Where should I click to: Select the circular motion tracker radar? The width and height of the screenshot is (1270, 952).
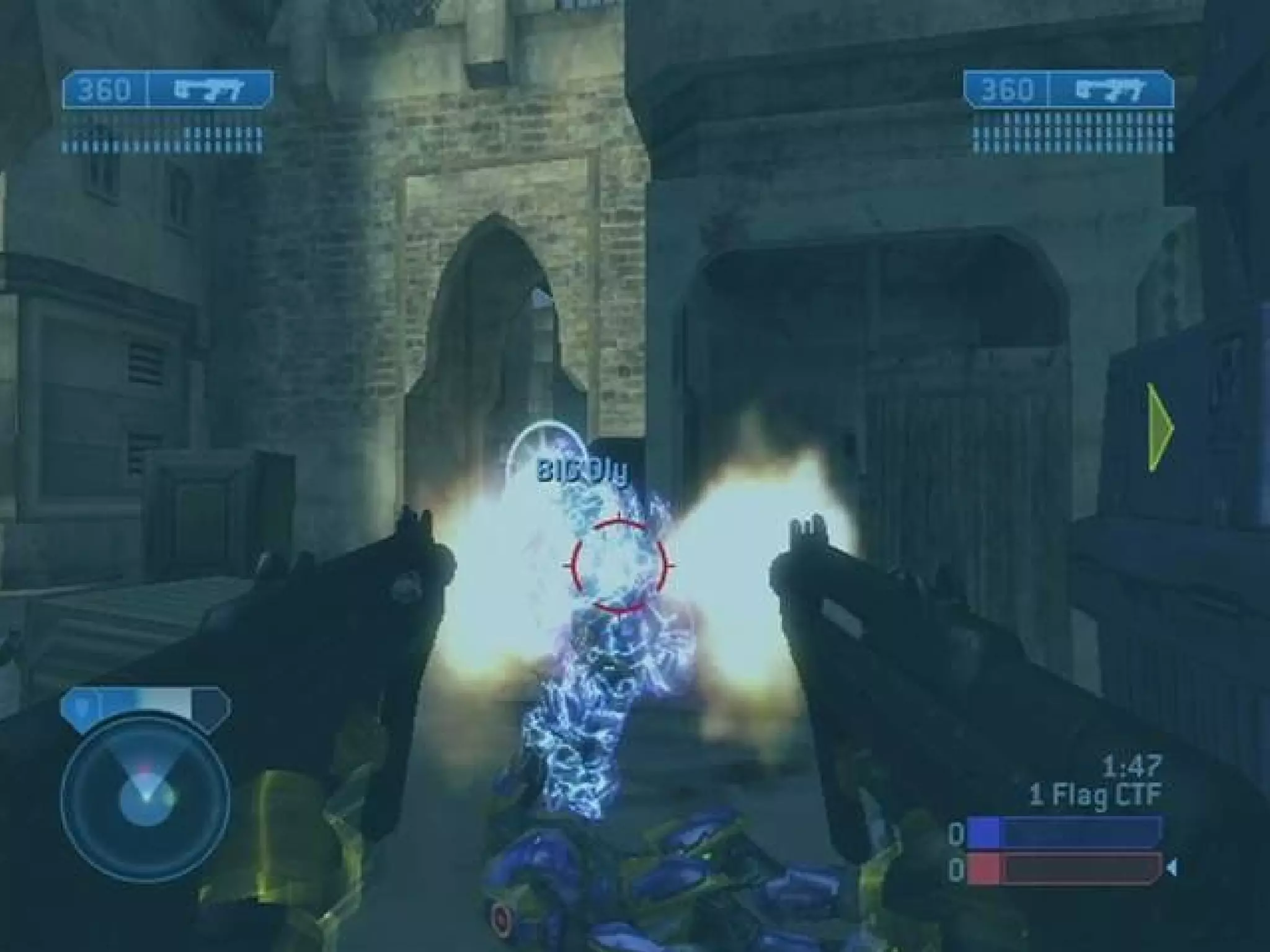[146, 800]
